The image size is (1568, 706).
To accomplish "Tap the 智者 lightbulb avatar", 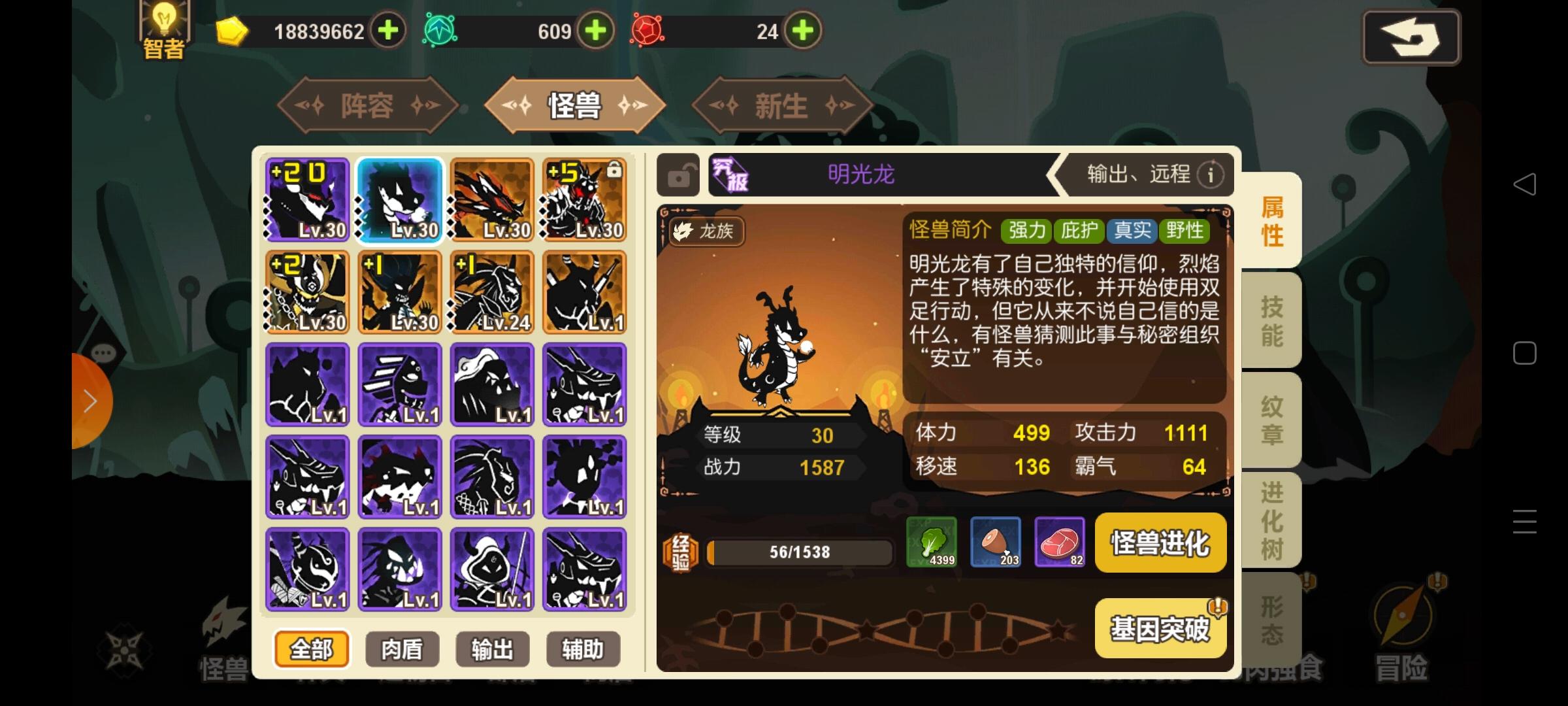I will (163, 27).
